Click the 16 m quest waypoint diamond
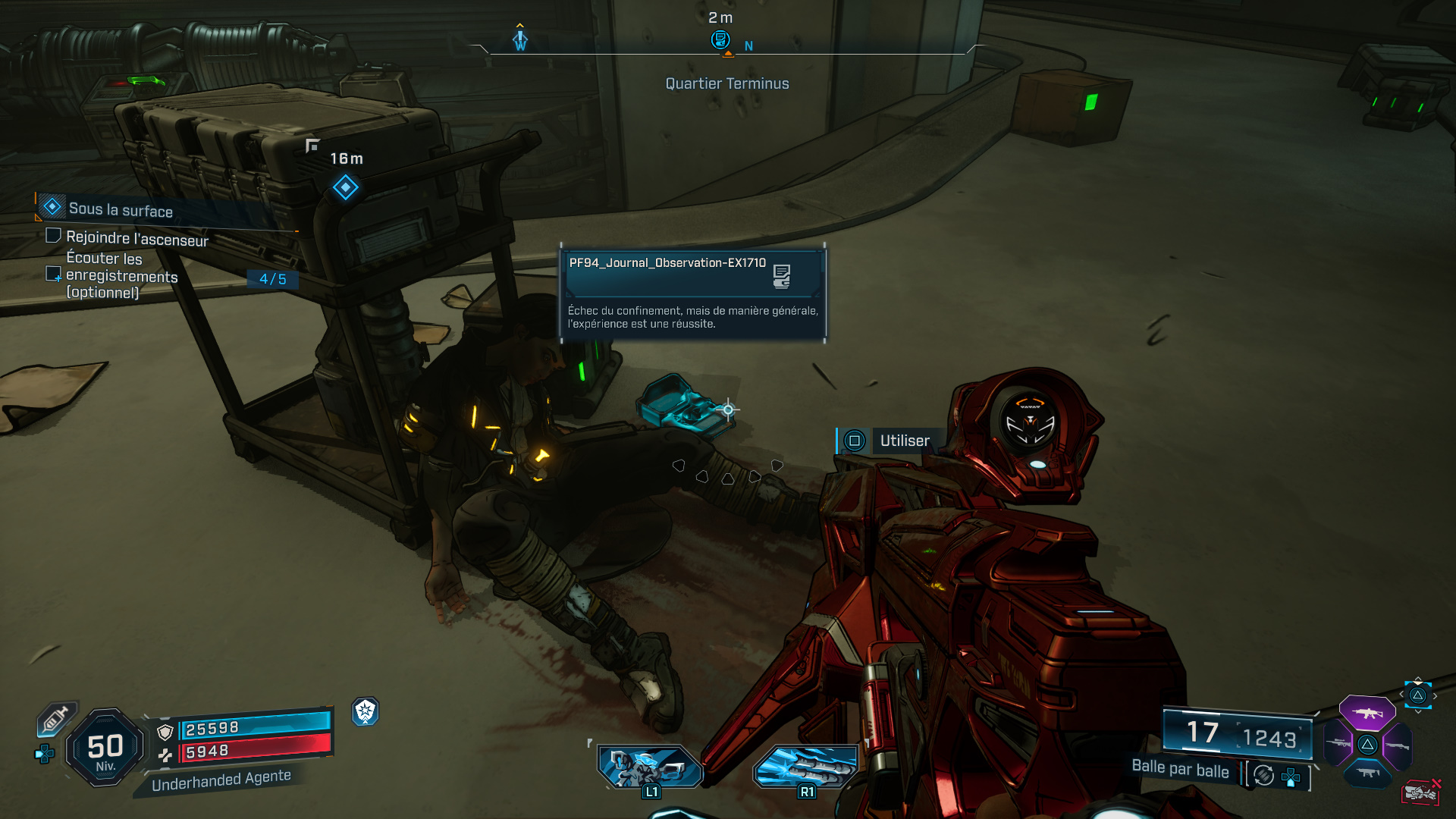The image size is (1456, 819). tap(346, 187)
